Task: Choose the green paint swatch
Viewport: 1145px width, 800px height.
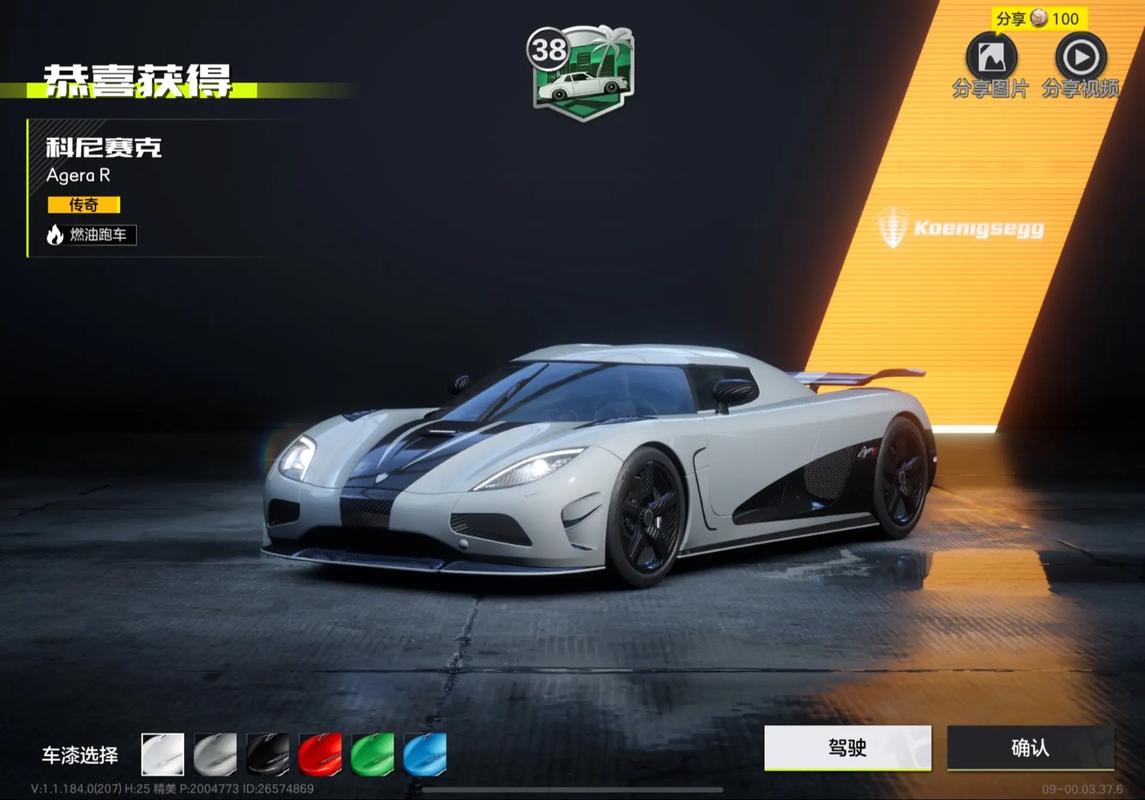Action: pos(372,754)
